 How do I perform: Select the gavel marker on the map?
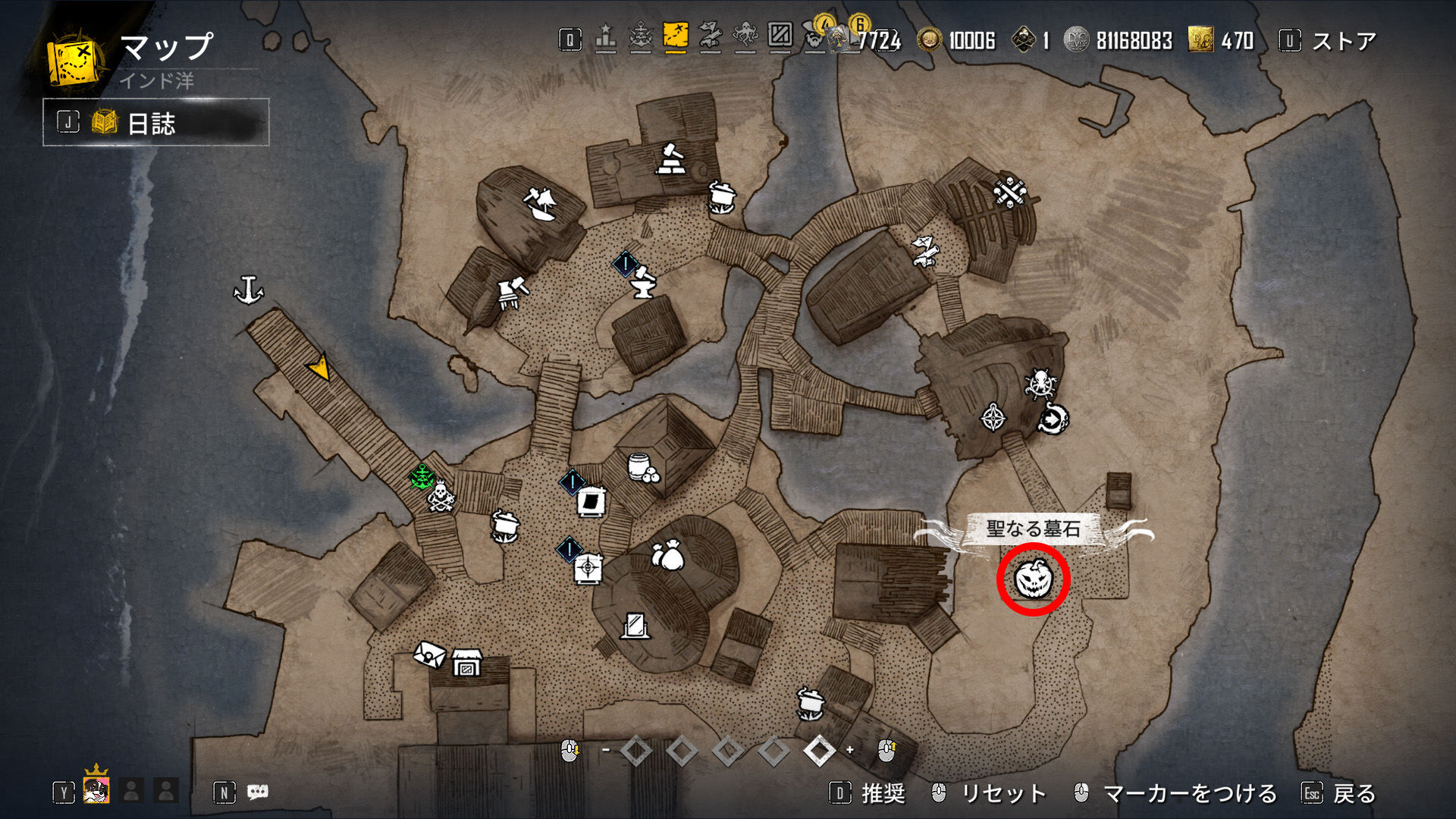click(x=670, y=159)
